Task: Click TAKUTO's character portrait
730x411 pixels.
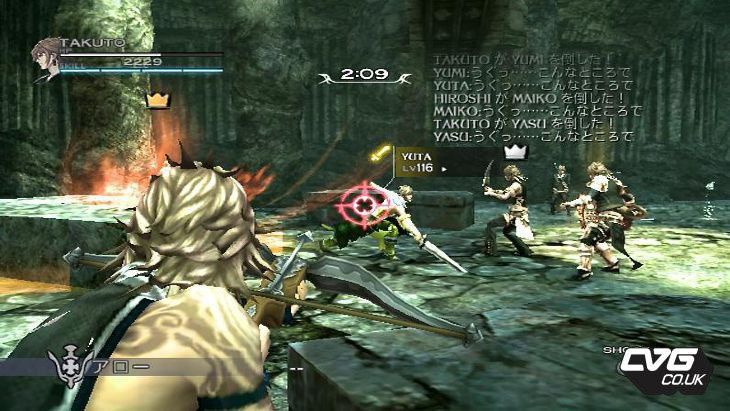Action: [45, 58]
